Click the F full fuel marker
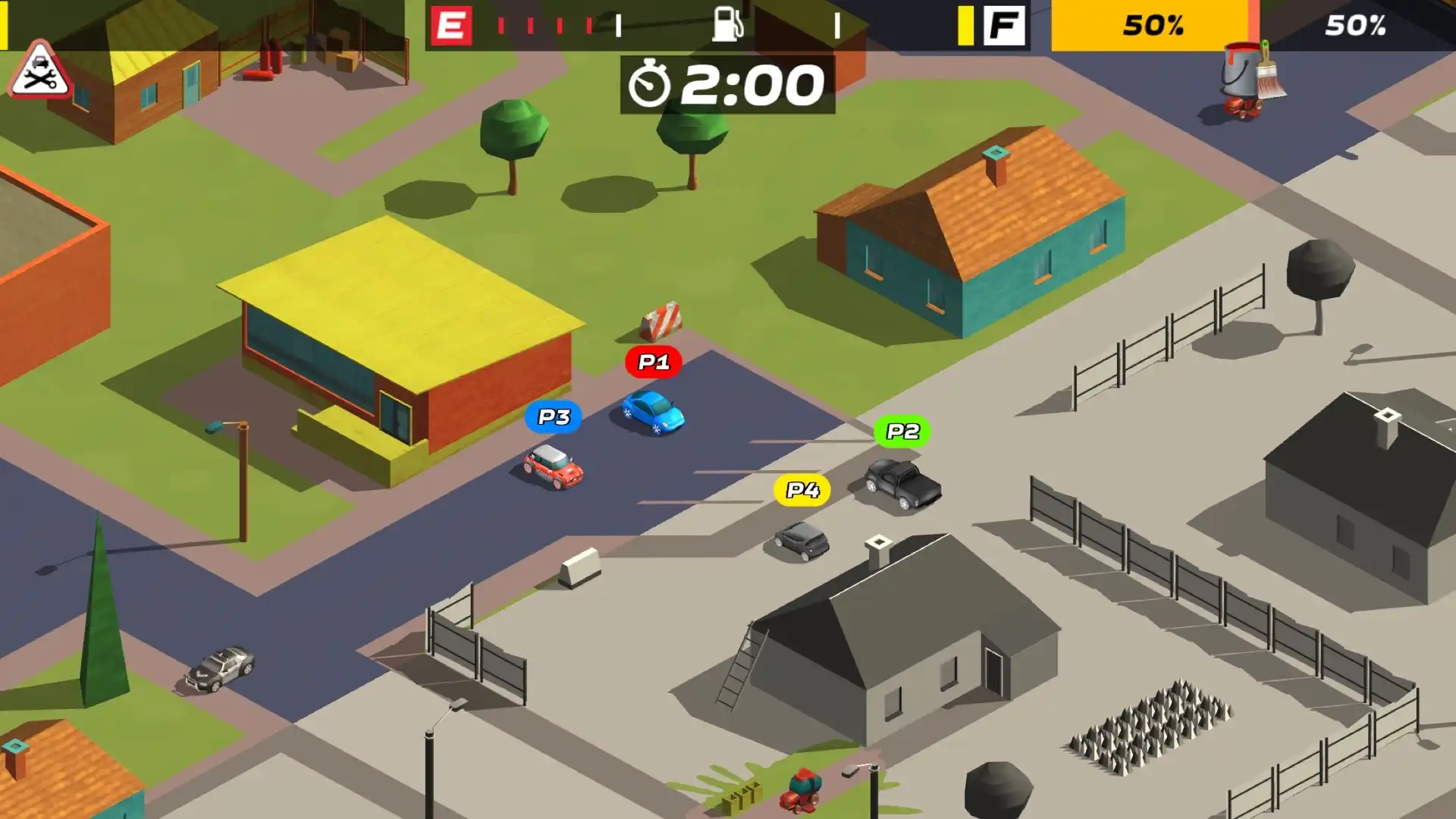 (x=1005, y=26)
